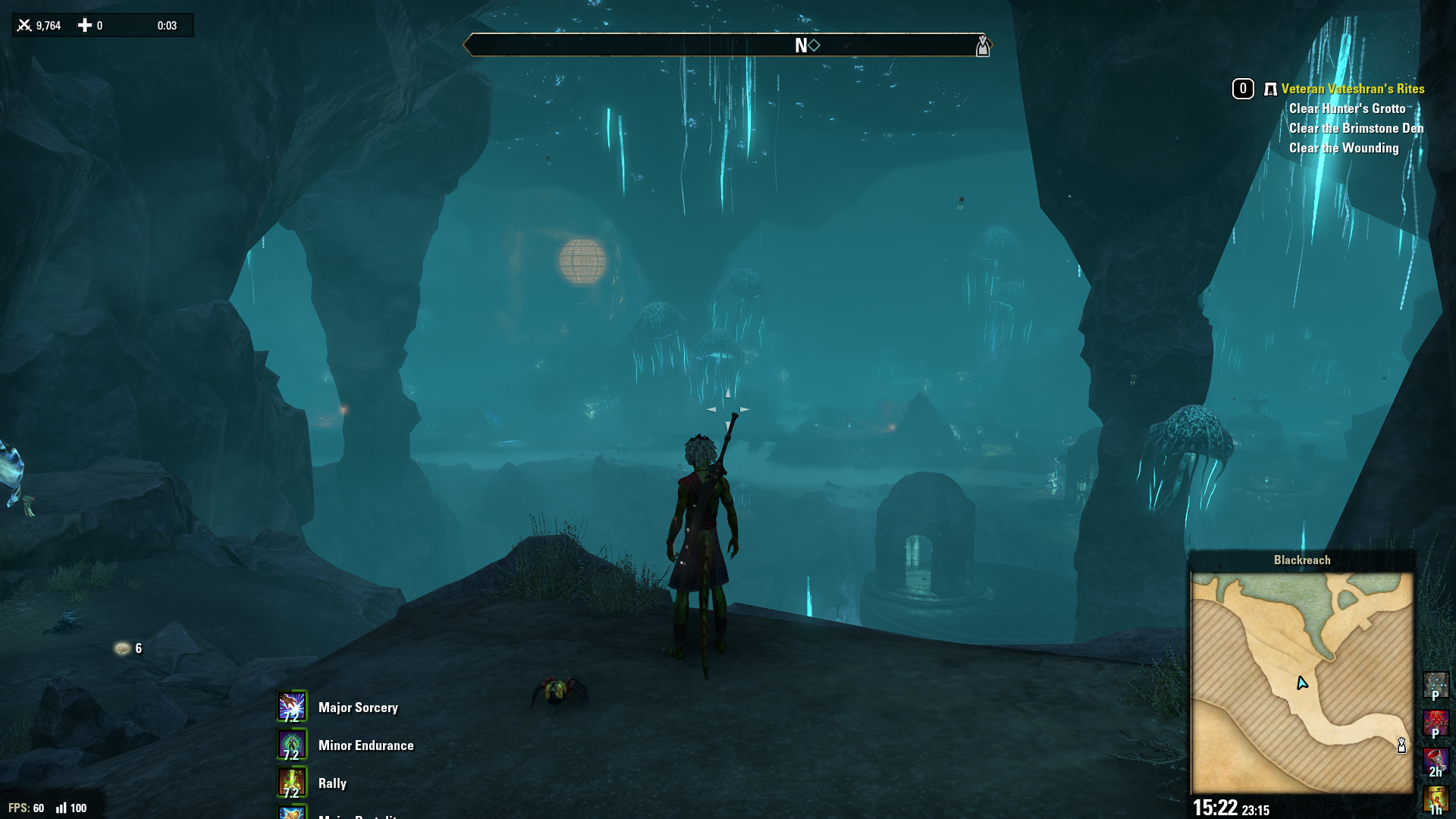Click the axe-raising warrior one-hour buff icon
The width and height of the screenshot is (1456, 819).
click(x=1436, y=799)
